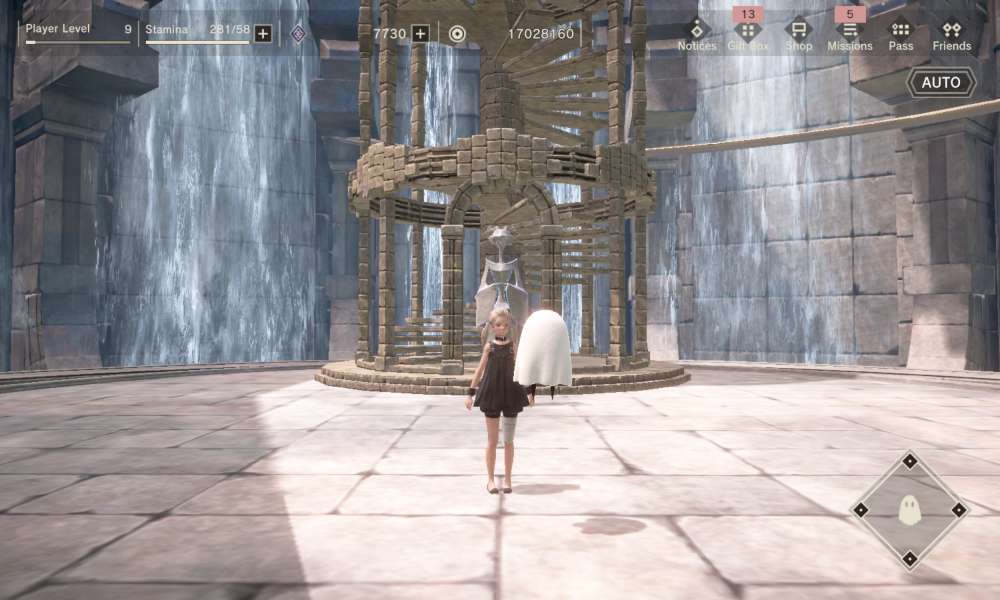This screenshot has height=600, width=1000.
Task: Open the Notices panel
Action: 697,32
